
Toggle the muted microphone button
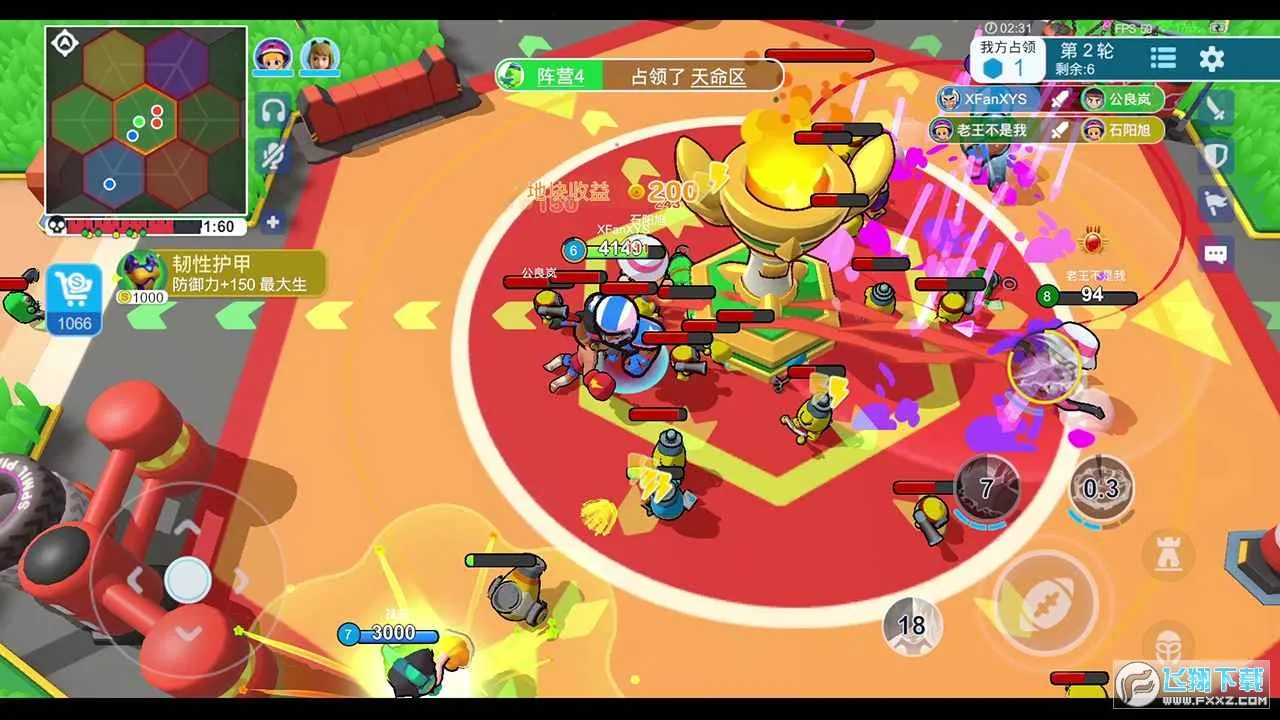[271, 155]
